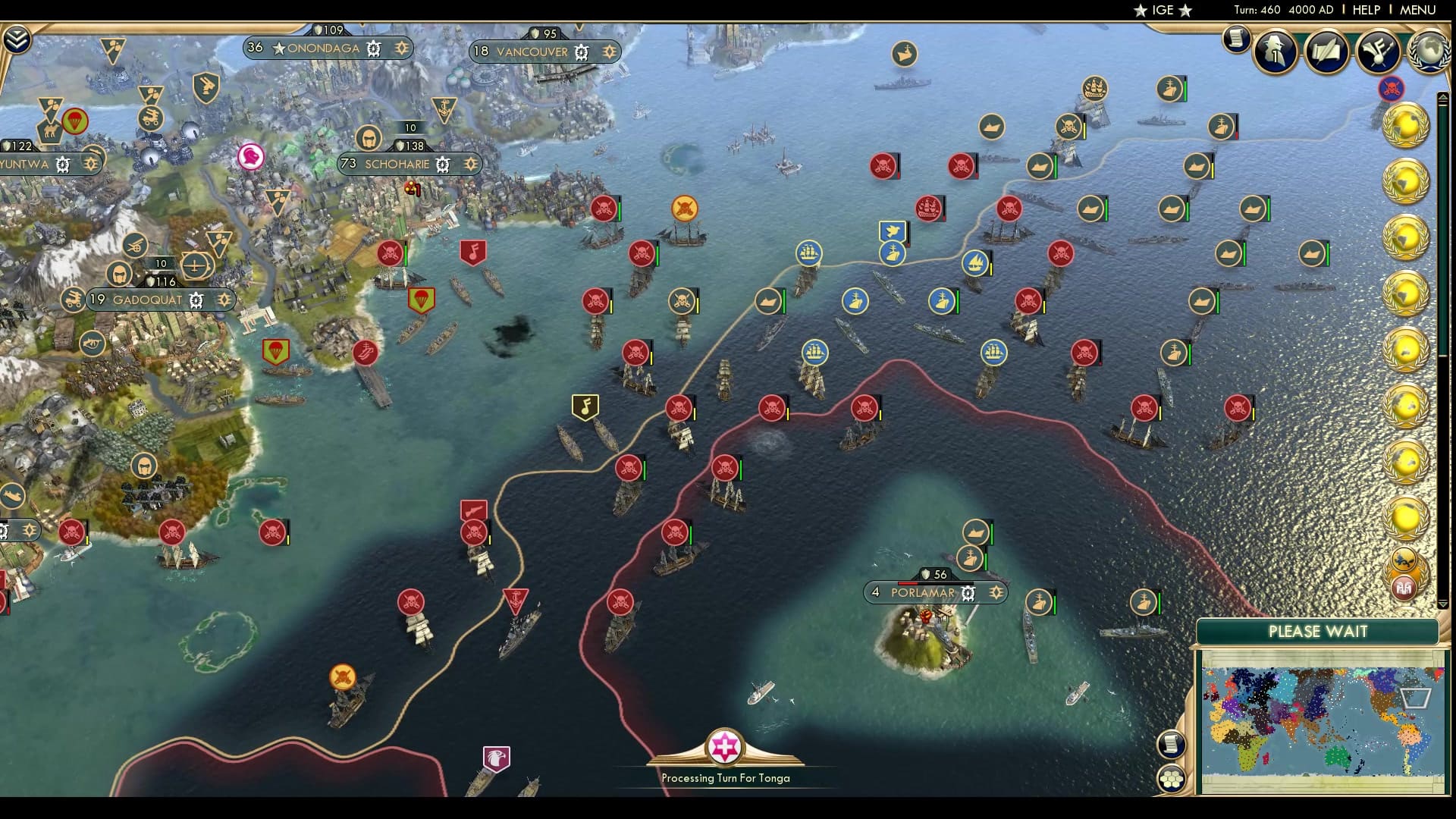Open the Diplomacy globe overview

pos(1431,52)
